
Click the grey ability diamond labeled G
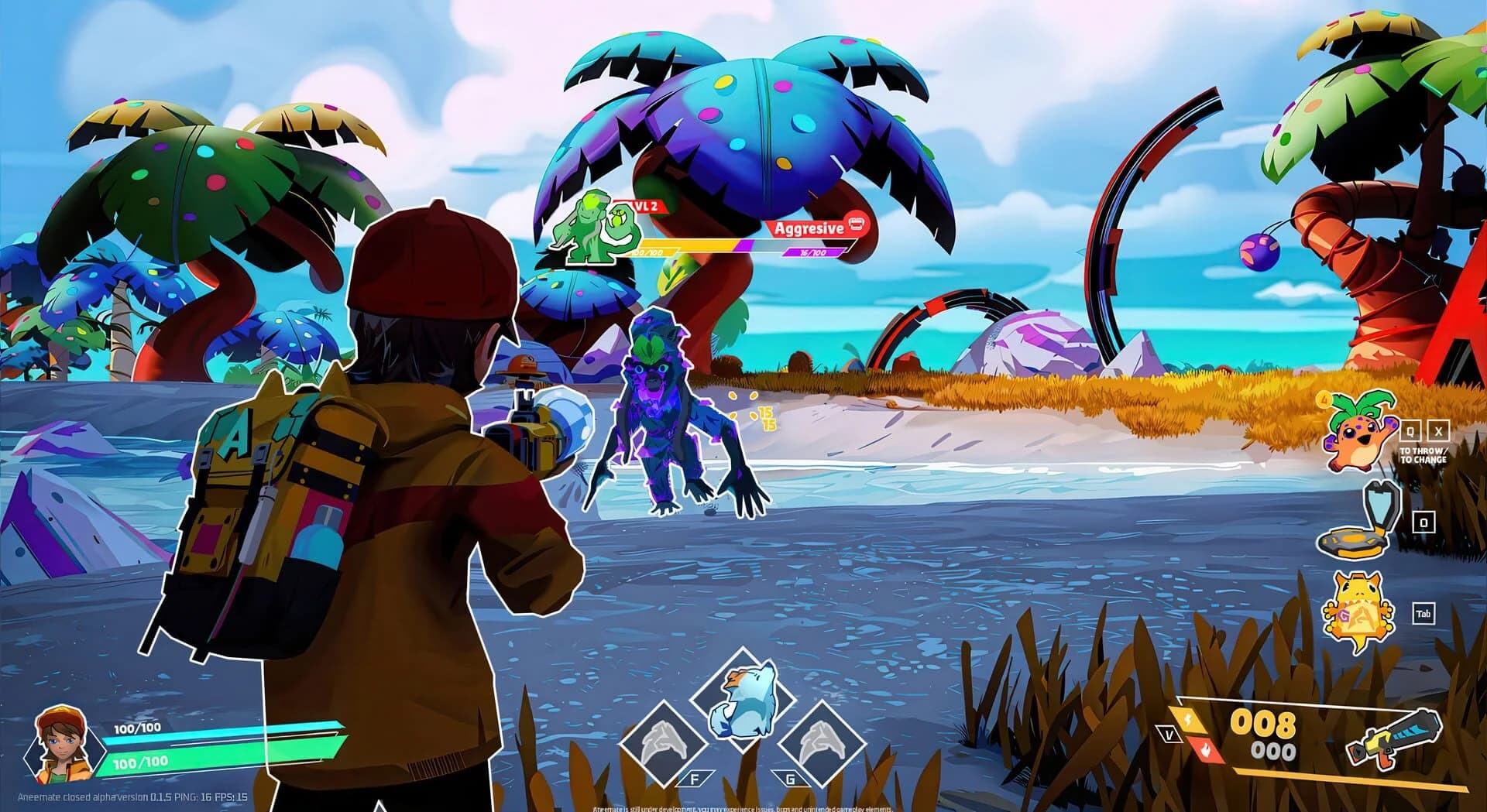[820, 743]
